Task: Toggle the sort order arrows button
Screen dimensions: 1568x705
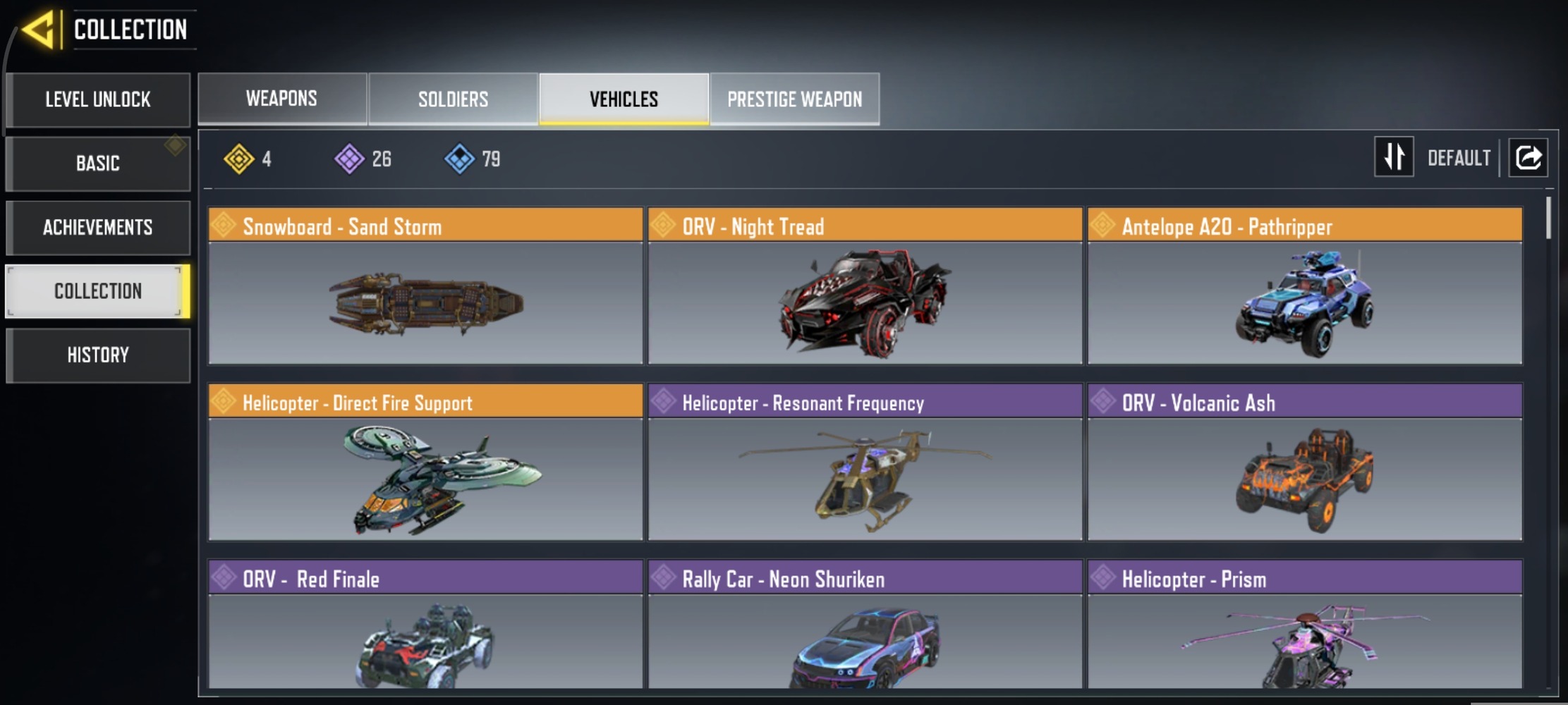Action: (1394, 157)
